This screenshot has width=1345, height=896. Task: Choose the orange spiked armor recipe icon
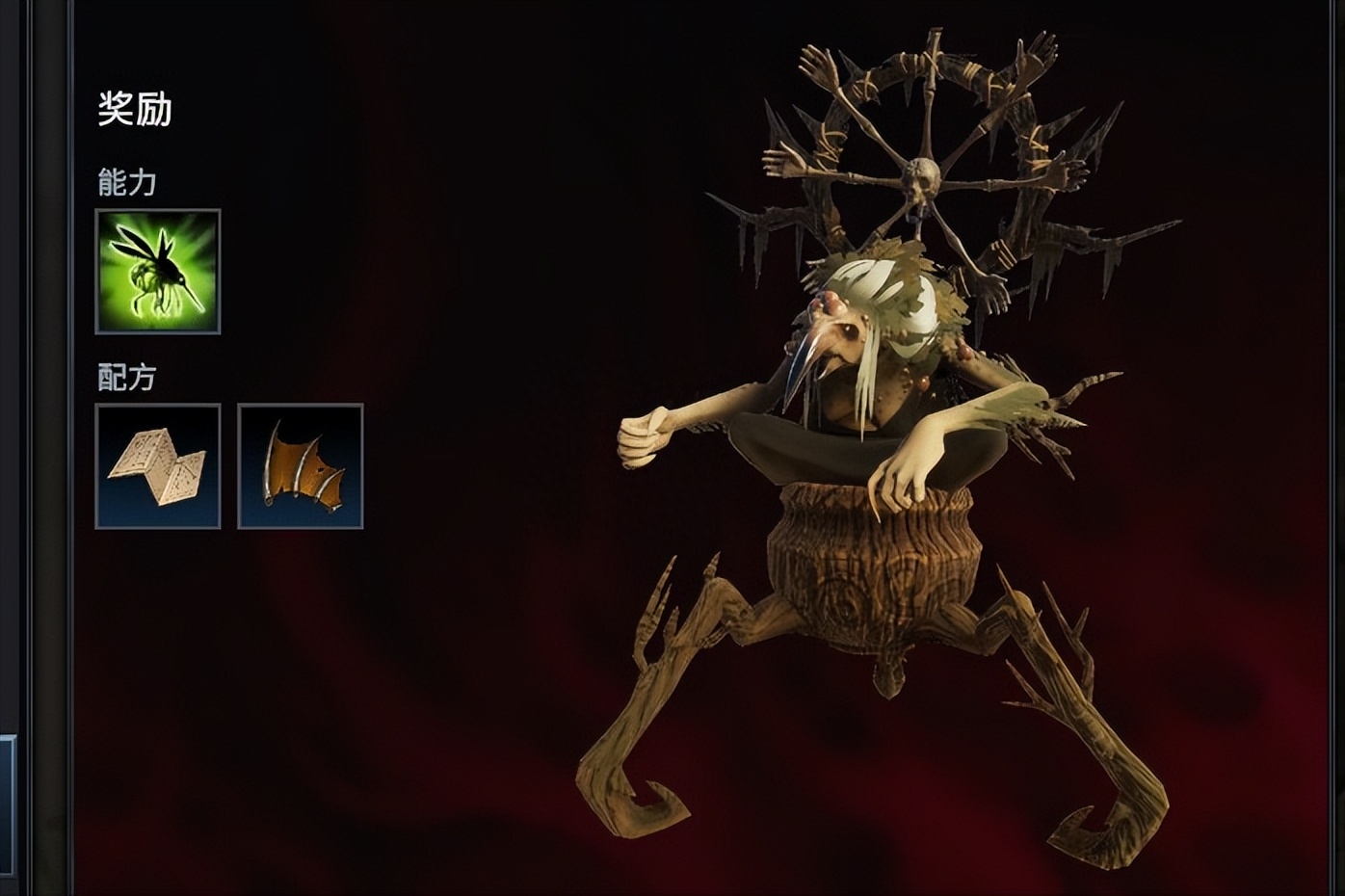301,466
